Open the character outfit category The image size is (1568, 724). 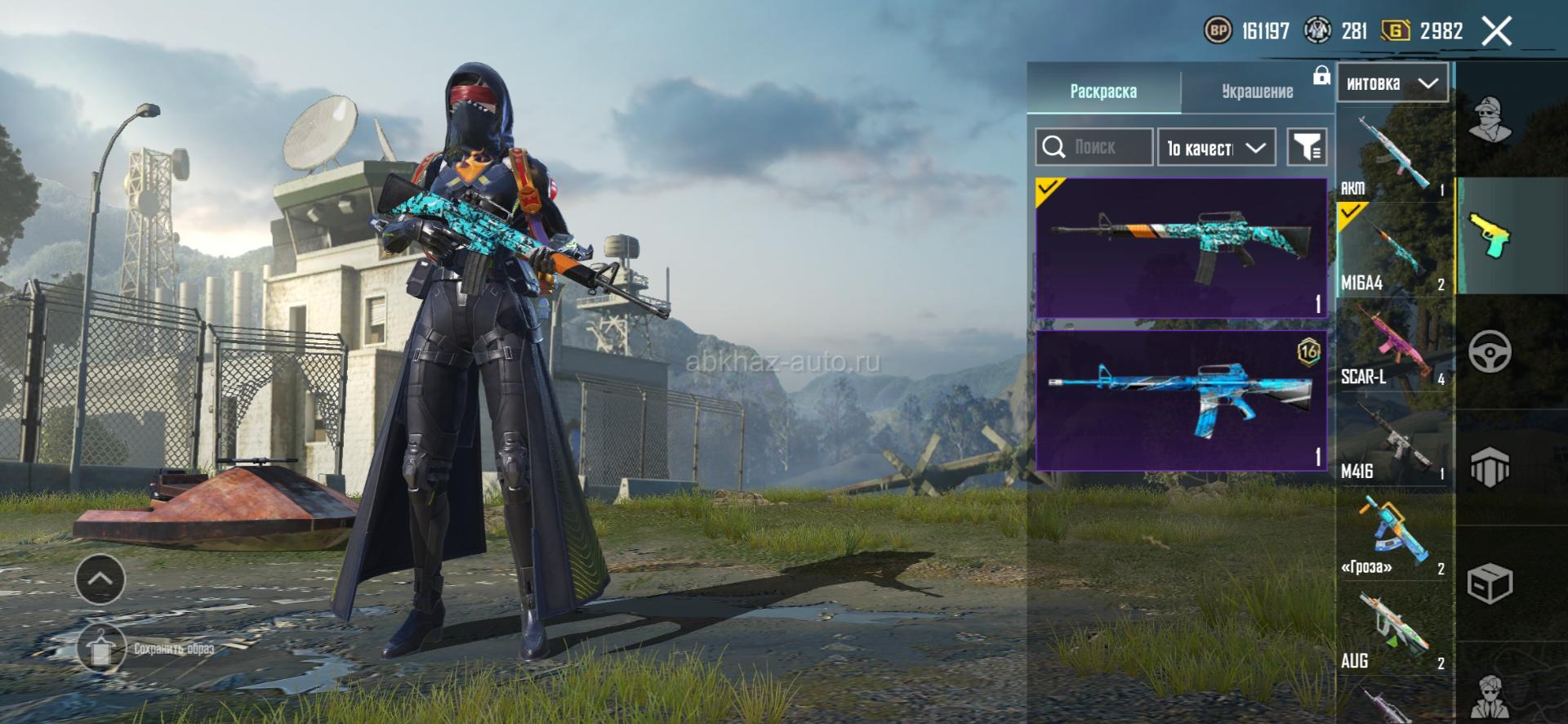tap(1490, 118)
